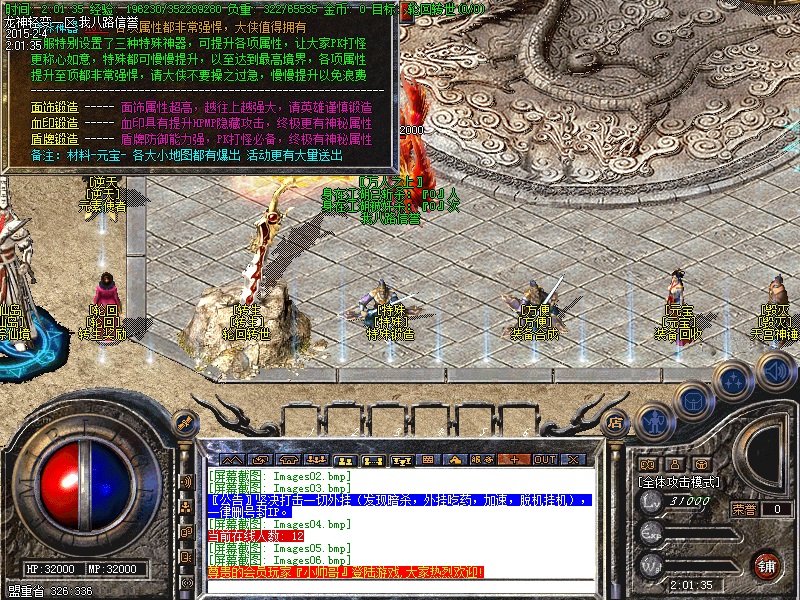The image size is (800, 600).
Task: Click the red plus button above chat
Action: 516,459
